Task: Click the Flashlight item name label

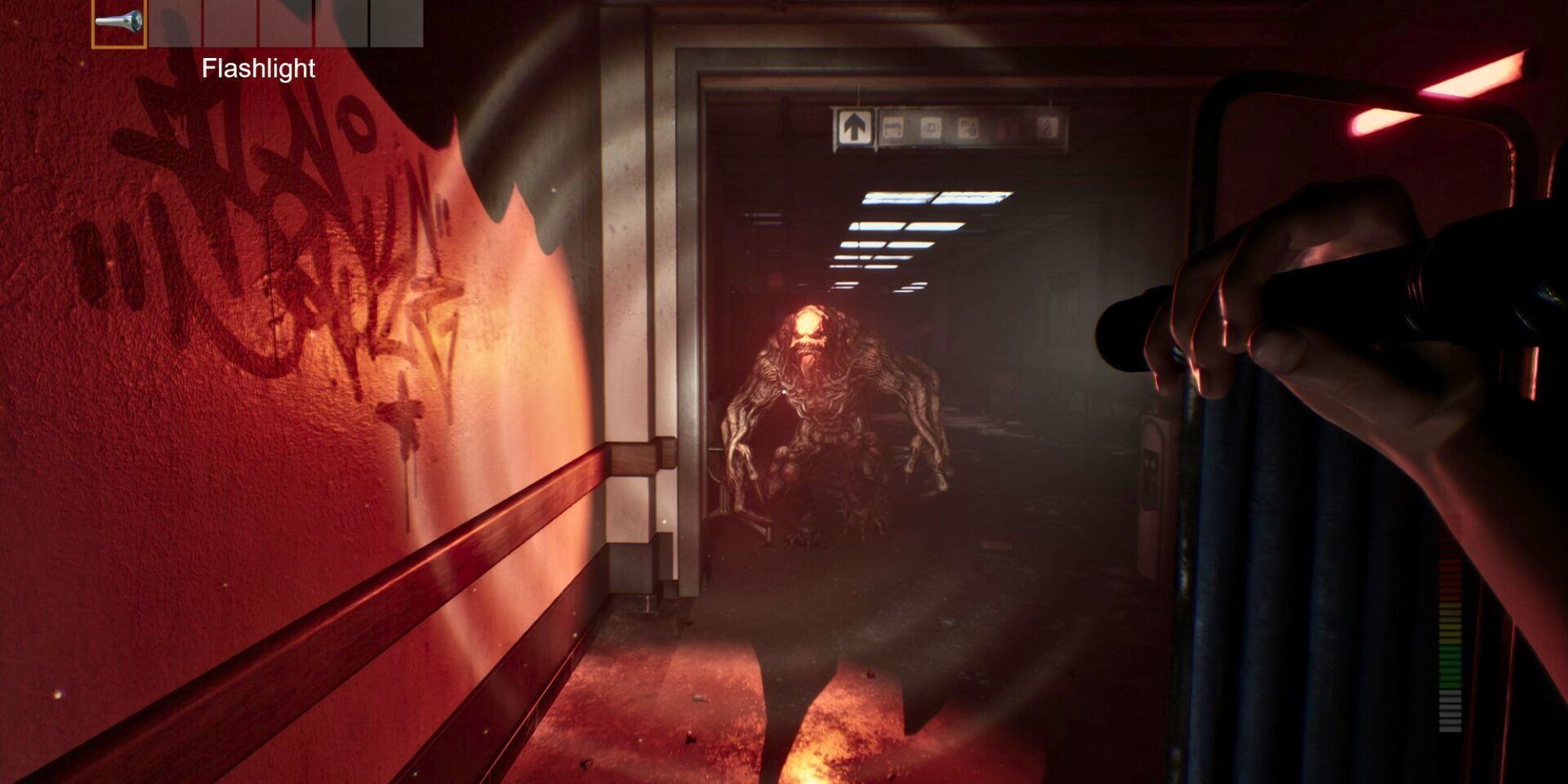Action: point(260,69)
